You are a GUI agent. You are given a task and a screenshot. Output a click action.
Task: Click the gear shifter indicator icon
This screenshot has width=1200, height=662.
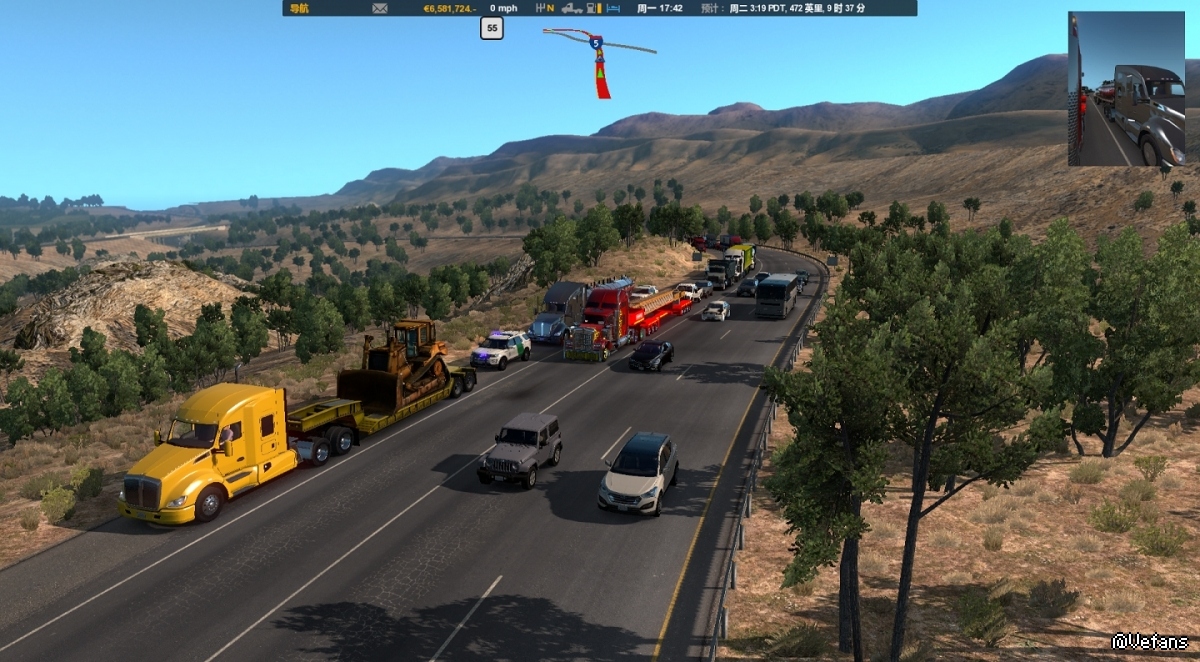(x=546, y=8)
